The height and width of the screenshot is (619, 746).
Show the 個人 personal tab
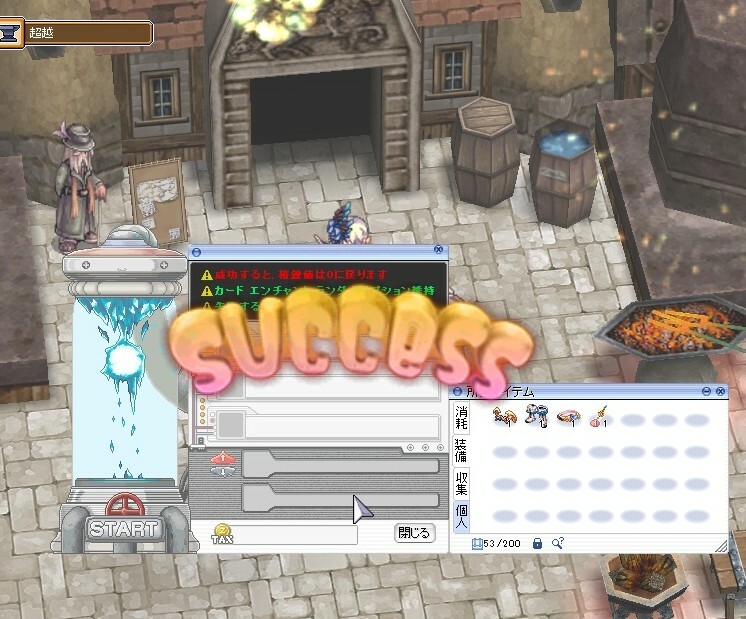coord(461,517)
